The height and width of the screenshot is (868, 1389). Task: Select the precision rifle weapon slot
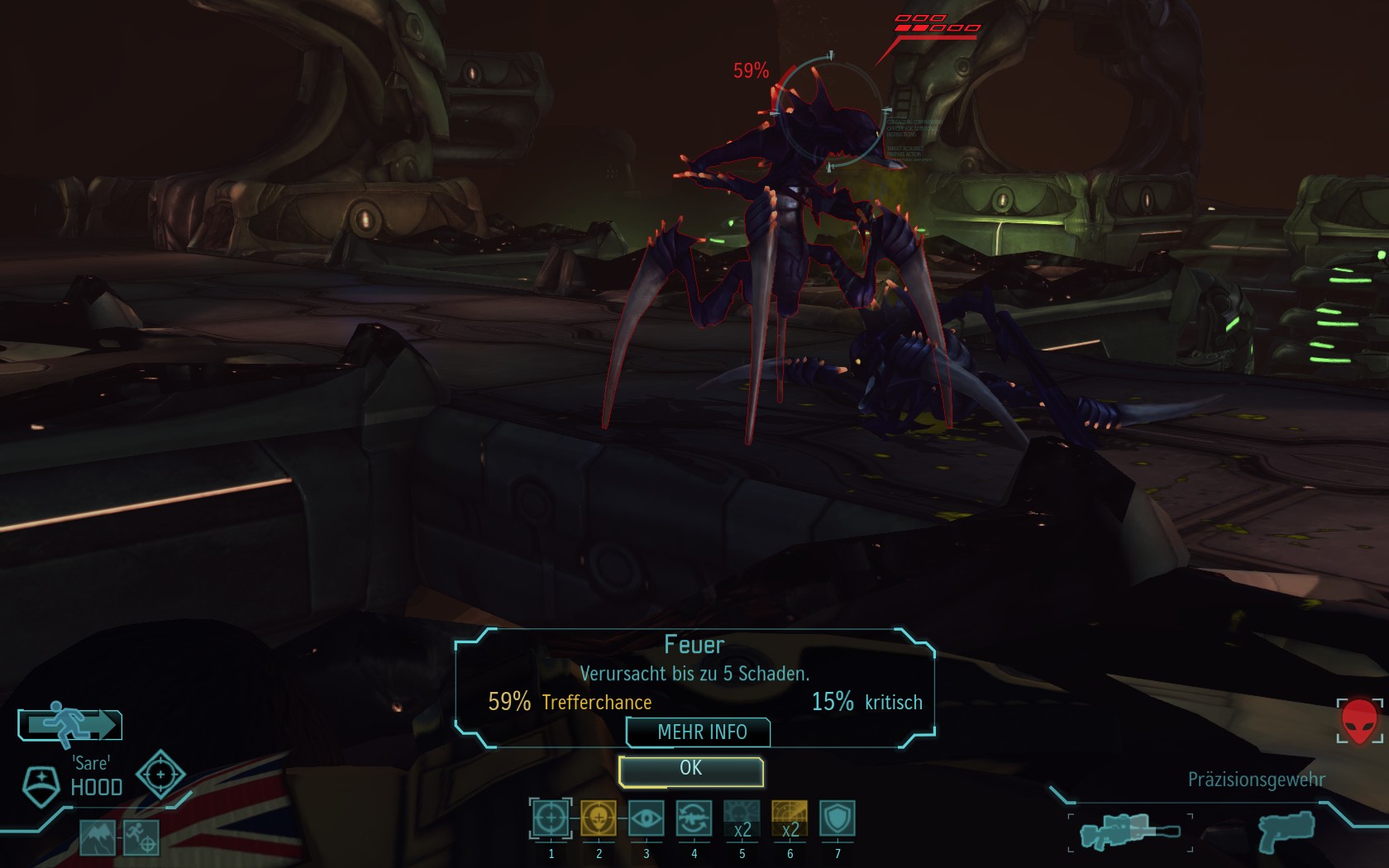(1129, 831)
